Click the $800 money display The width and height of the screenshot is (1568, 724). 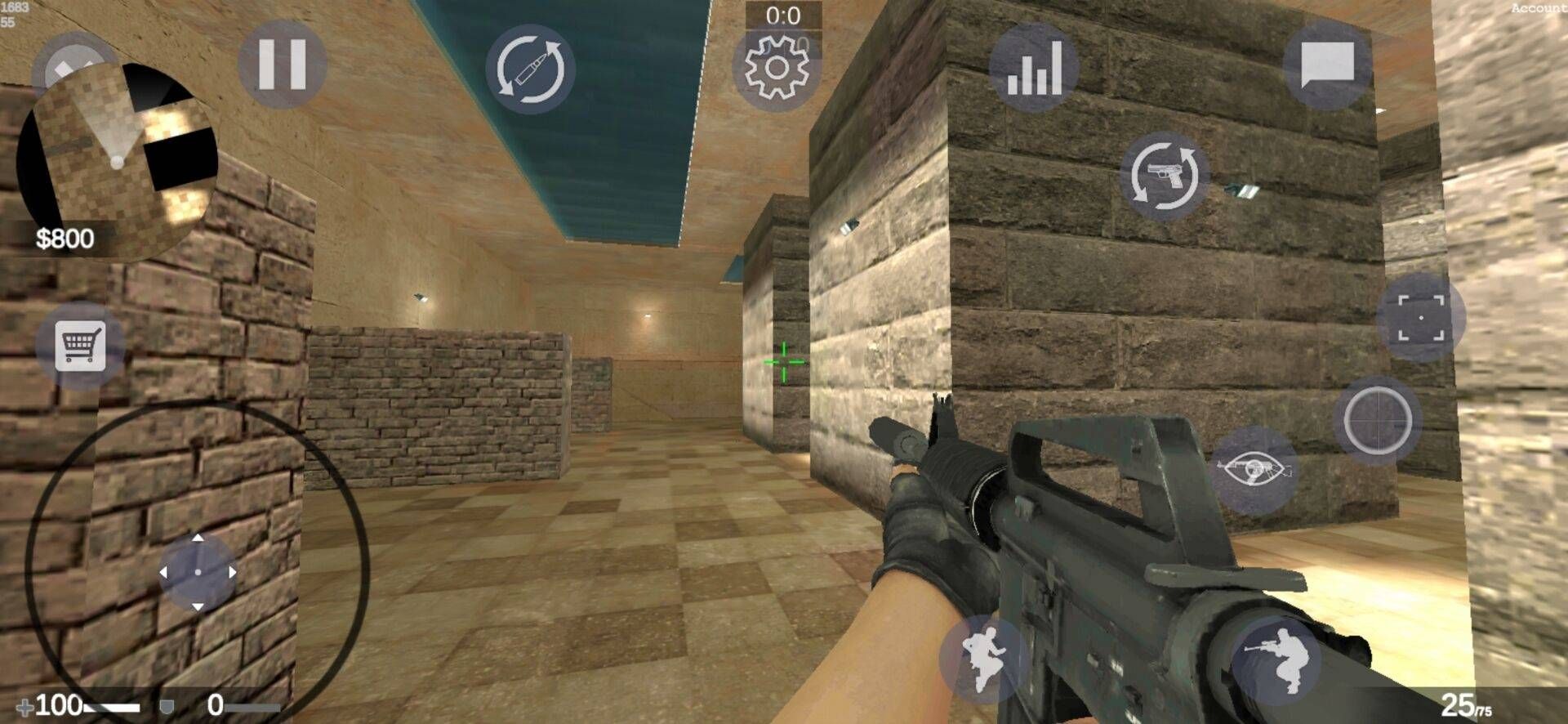pyautogui.click(x=67, y=239)
